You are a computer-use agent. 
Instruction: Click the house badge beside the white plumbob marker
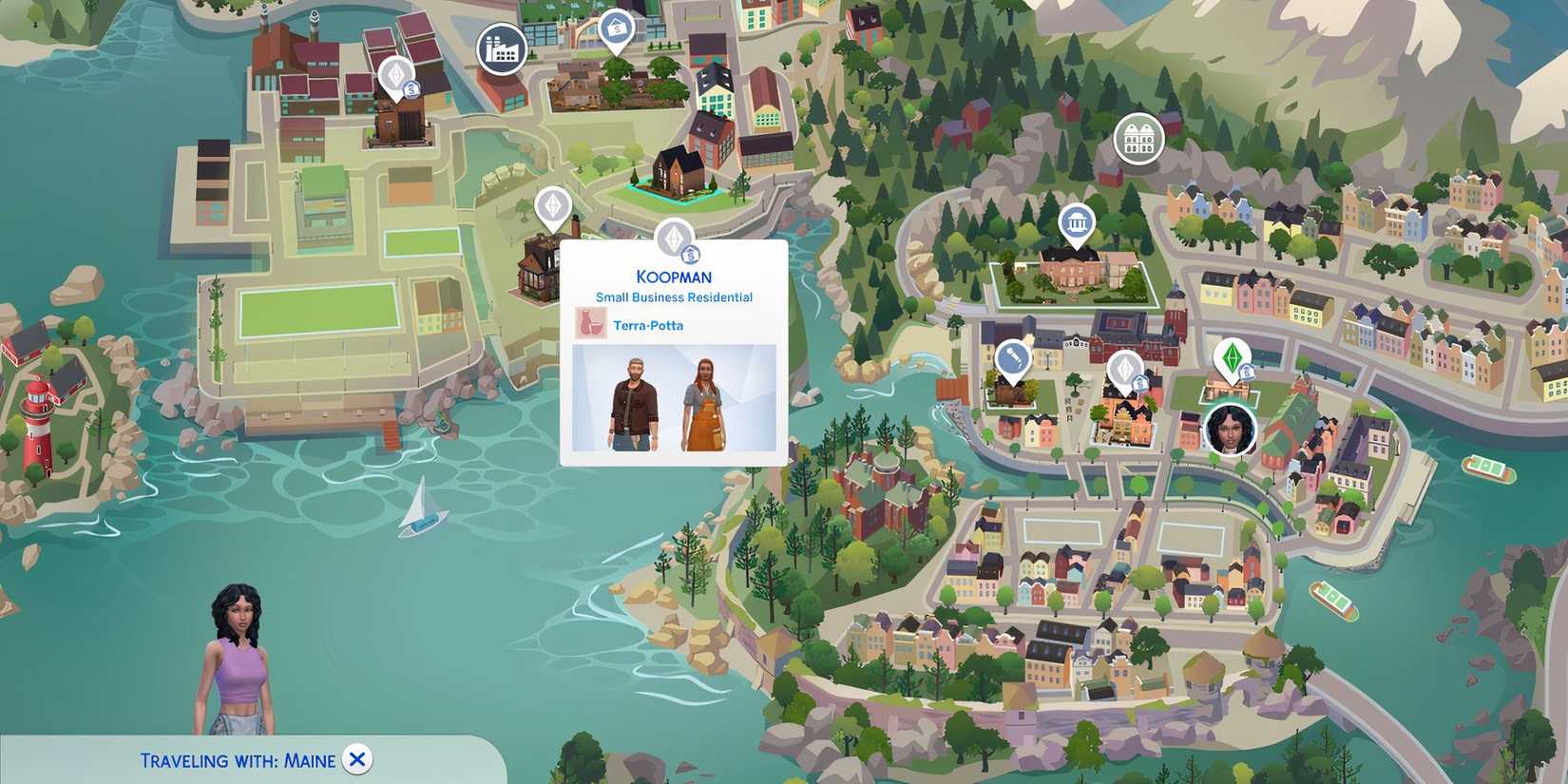pyautogui.click(x=1140, y=385)
